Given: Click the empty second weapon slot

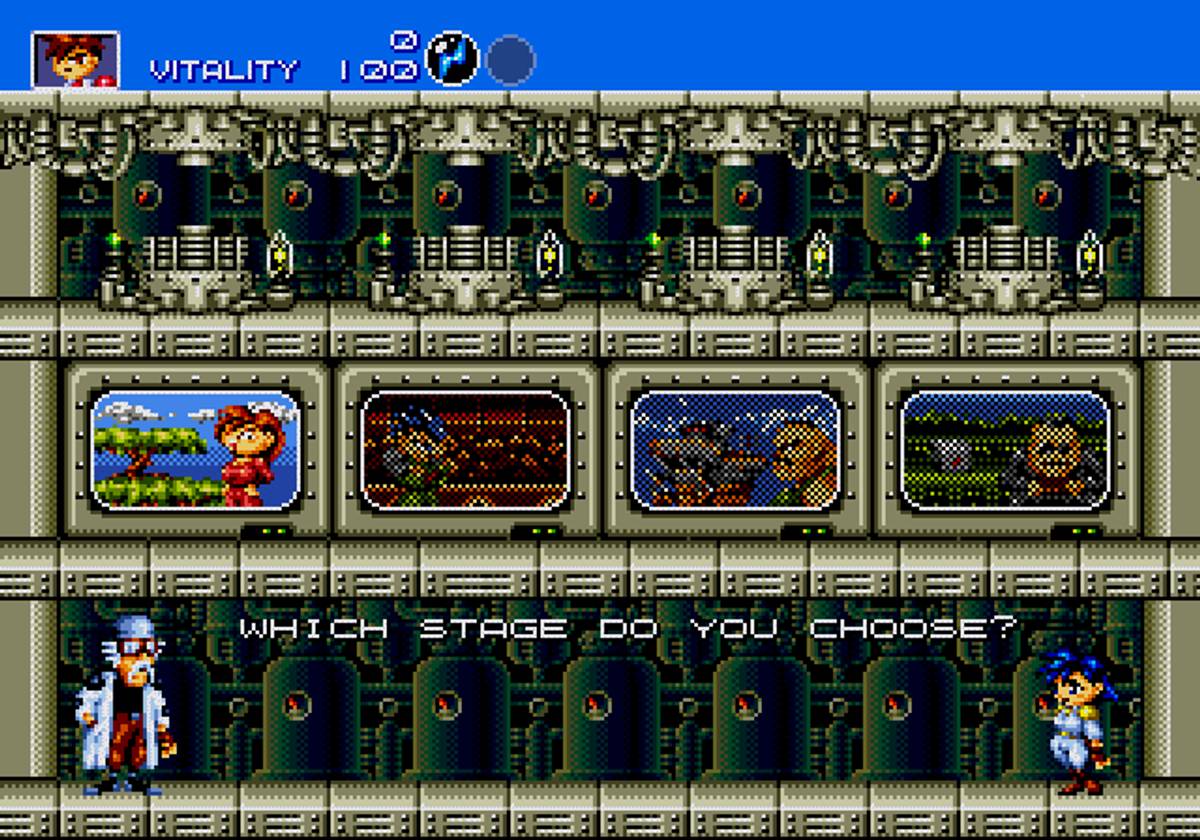Looking at the screenshot, I should pyautogui.click(x=511, y=60).
